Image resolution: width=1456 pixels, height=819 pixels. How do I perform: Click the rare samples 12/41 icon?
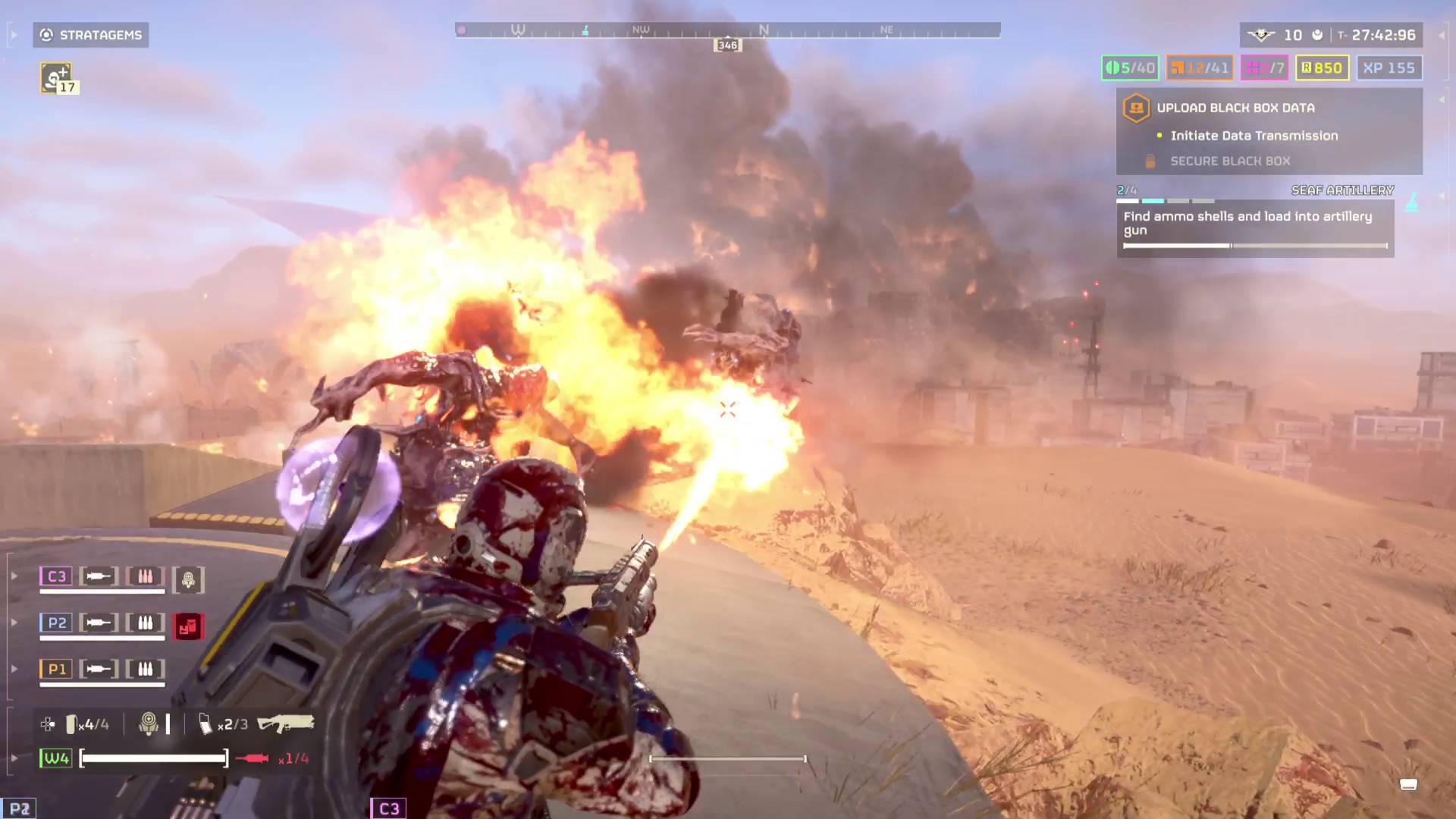pos(1180,67)
